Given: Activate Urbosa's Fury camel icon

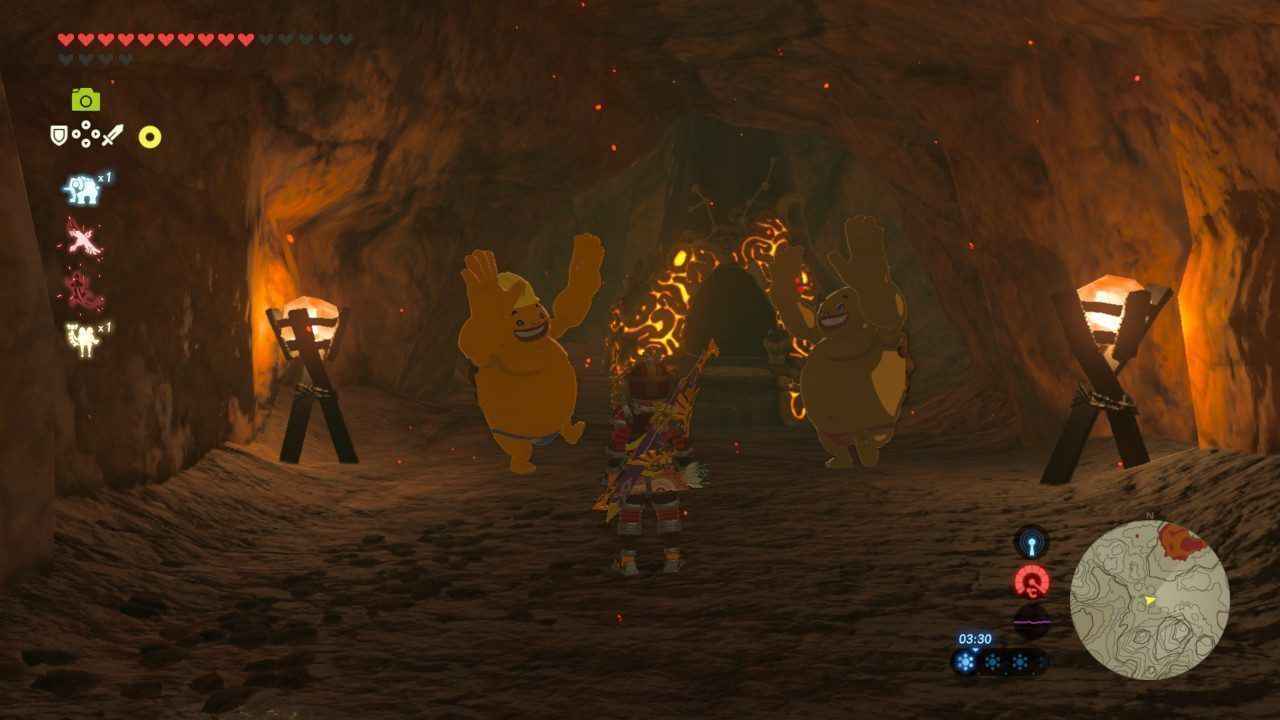Looking at the screenshot, I should pyautogui.click(x=83, y=339).
